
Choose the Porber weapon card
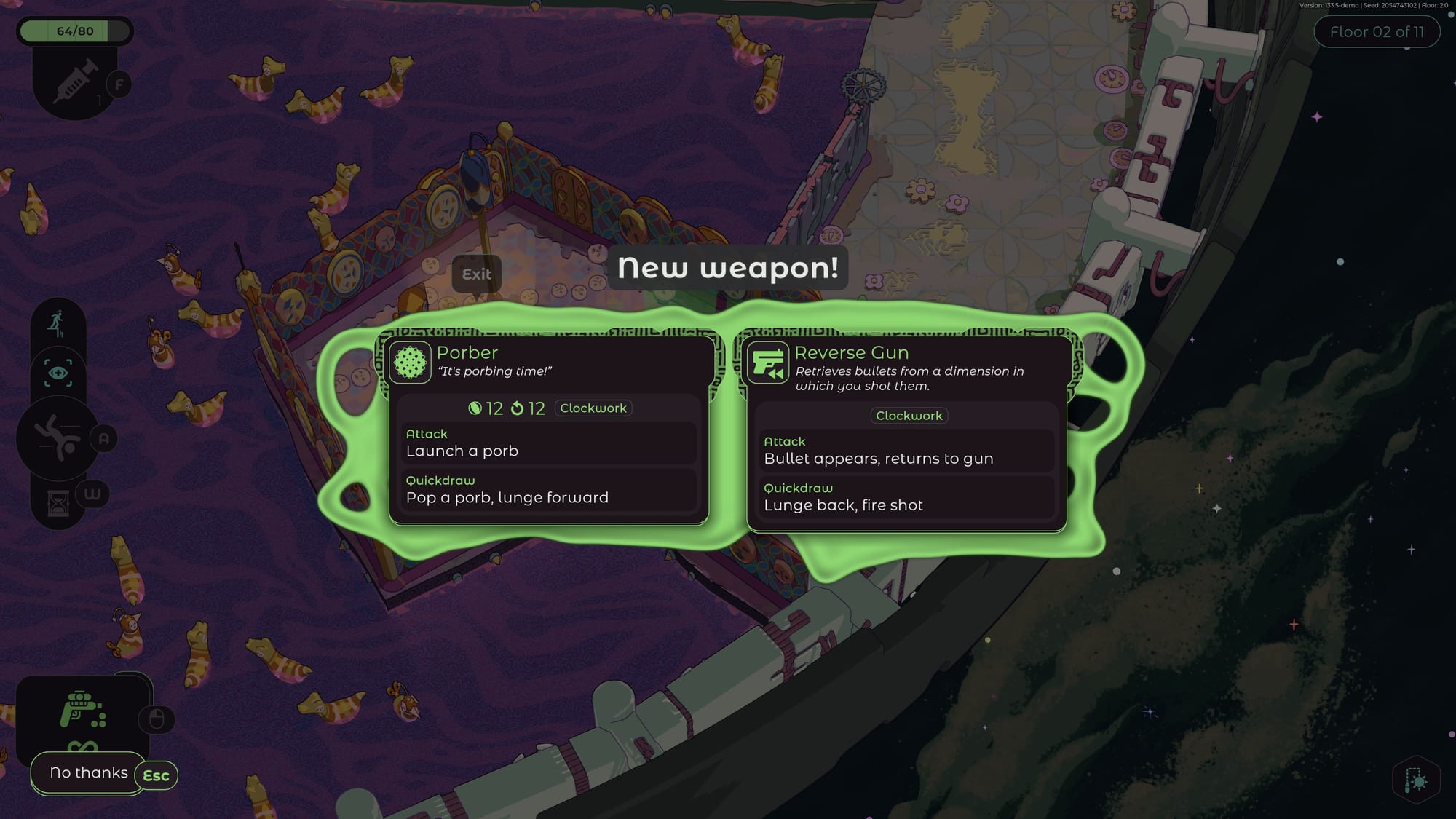pyautogui.click(x=548, y=430)
